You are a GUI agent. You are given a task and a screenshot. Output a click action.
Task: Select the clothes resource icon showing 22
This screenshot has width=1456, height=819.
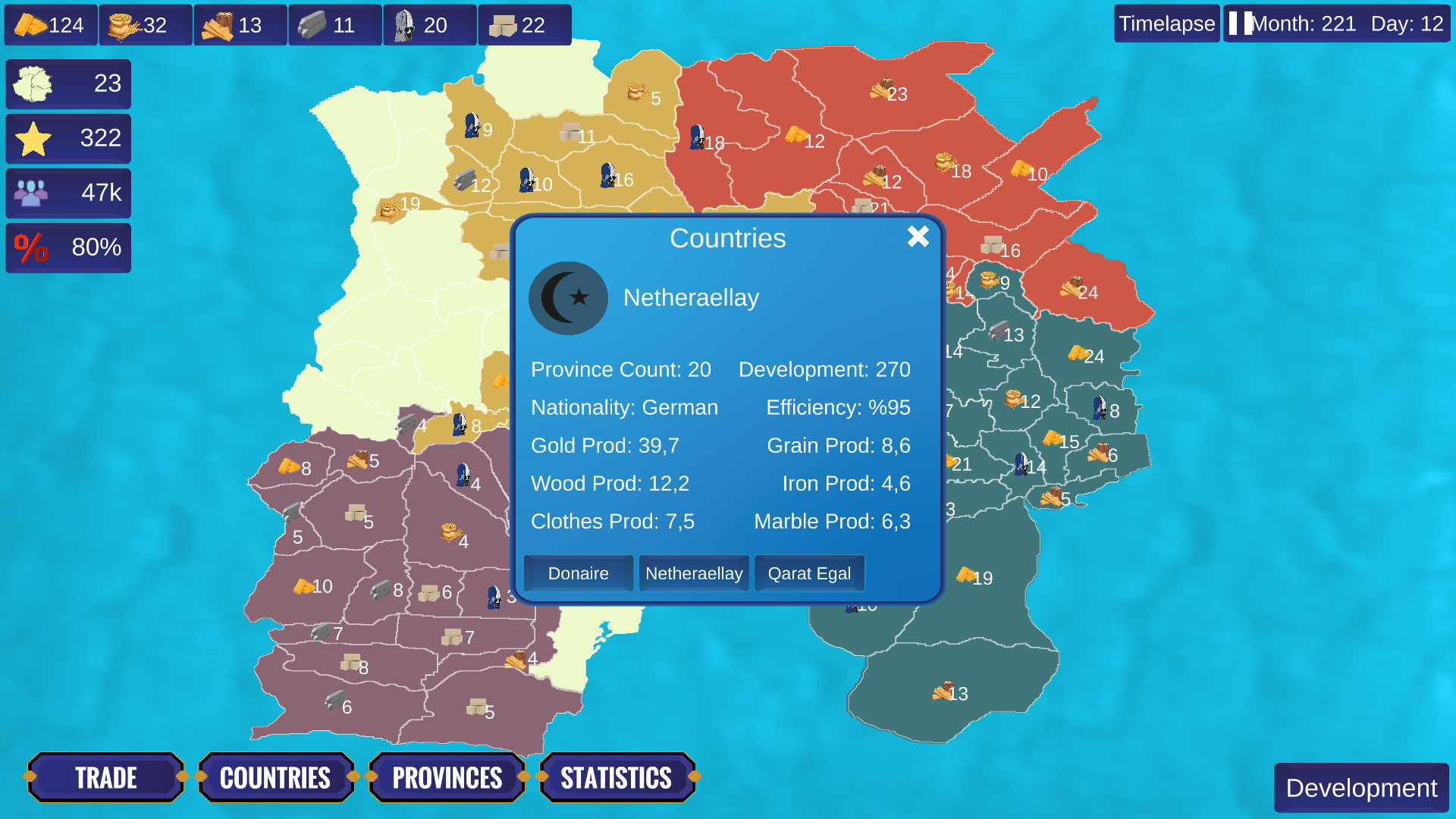pos(503,24)
